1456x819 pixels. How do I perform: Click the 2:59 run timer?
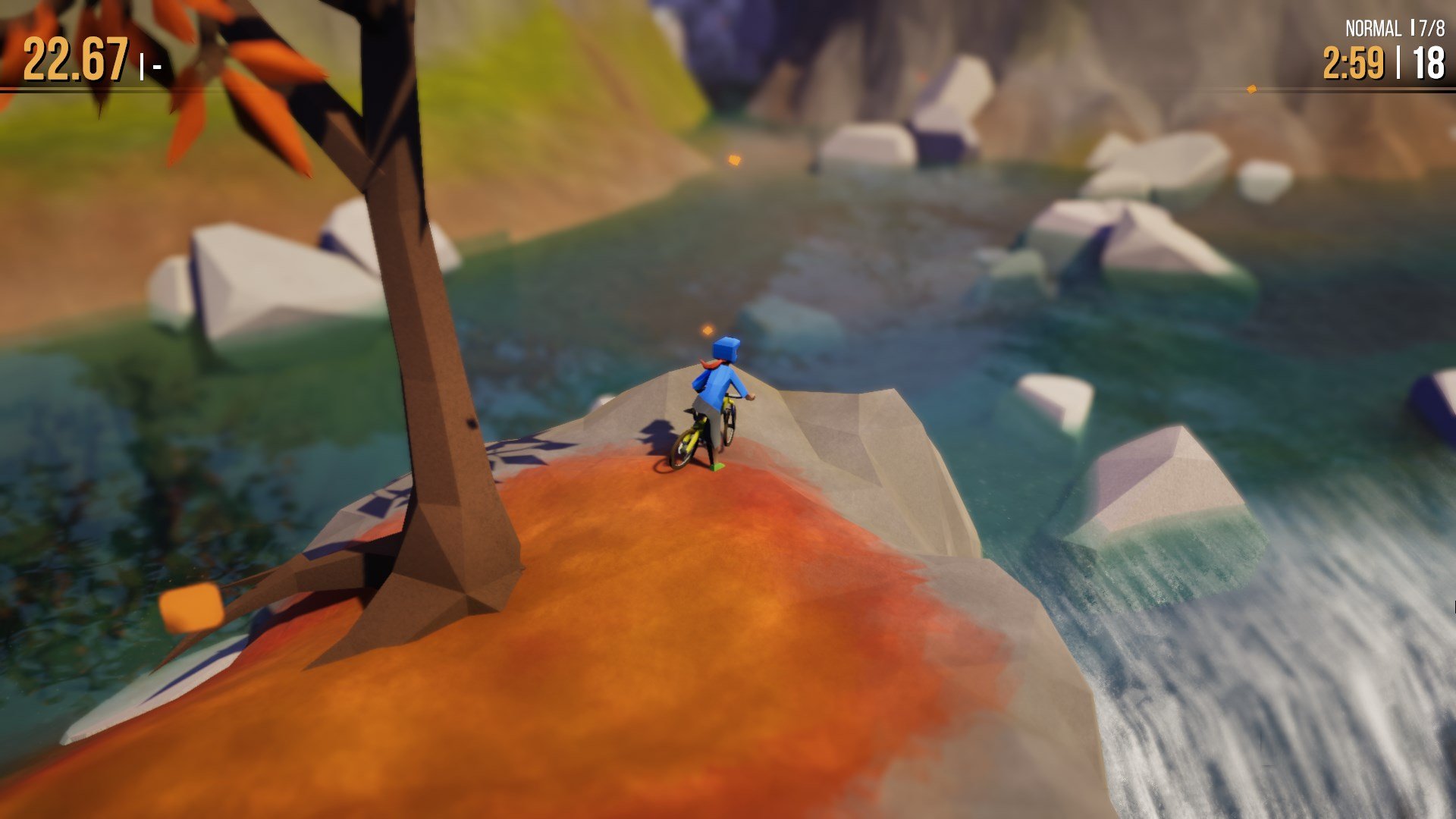click(1356, 62)
